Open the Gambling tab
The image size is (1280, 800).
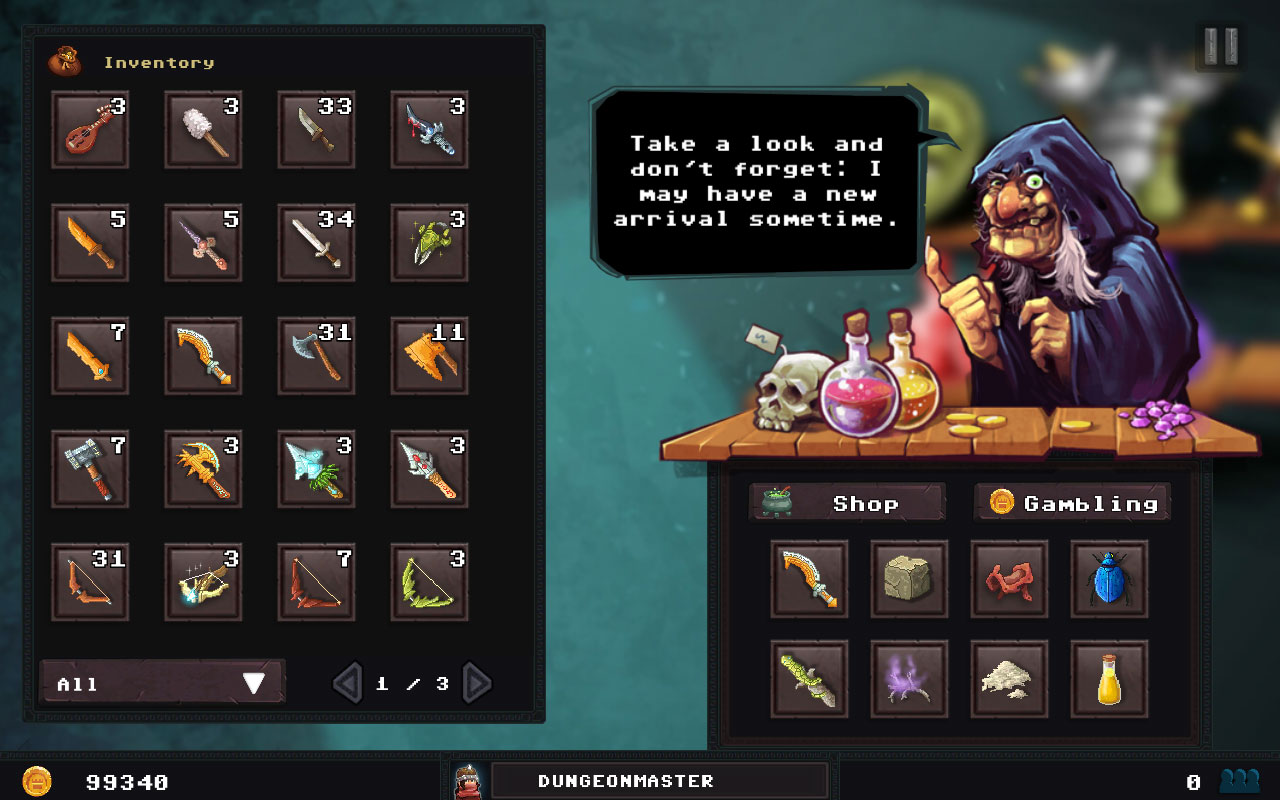pos(1072,503)
